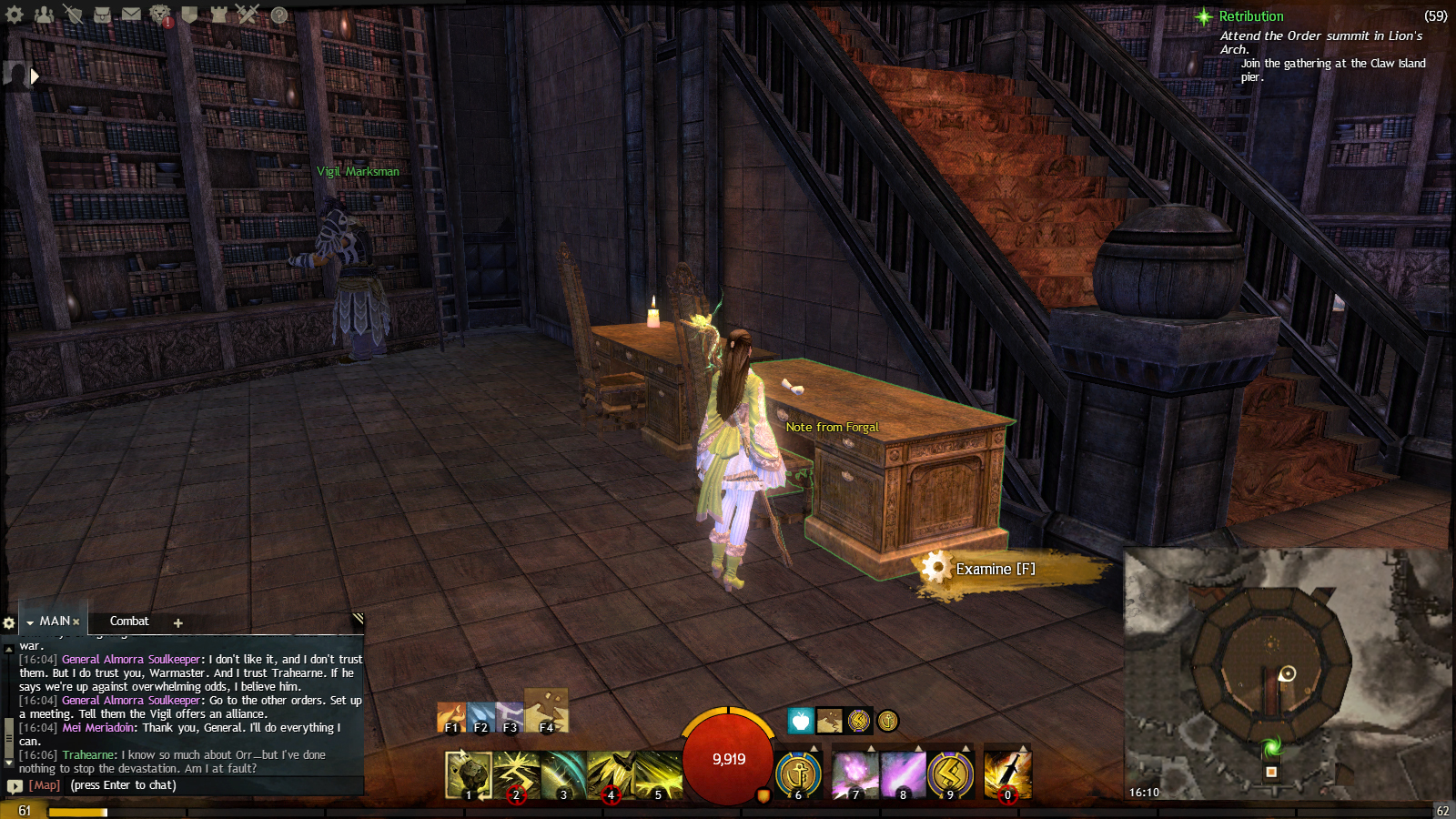Open the contacts and friends panel
The image size is (1456, 819).
tap(44, 14)
